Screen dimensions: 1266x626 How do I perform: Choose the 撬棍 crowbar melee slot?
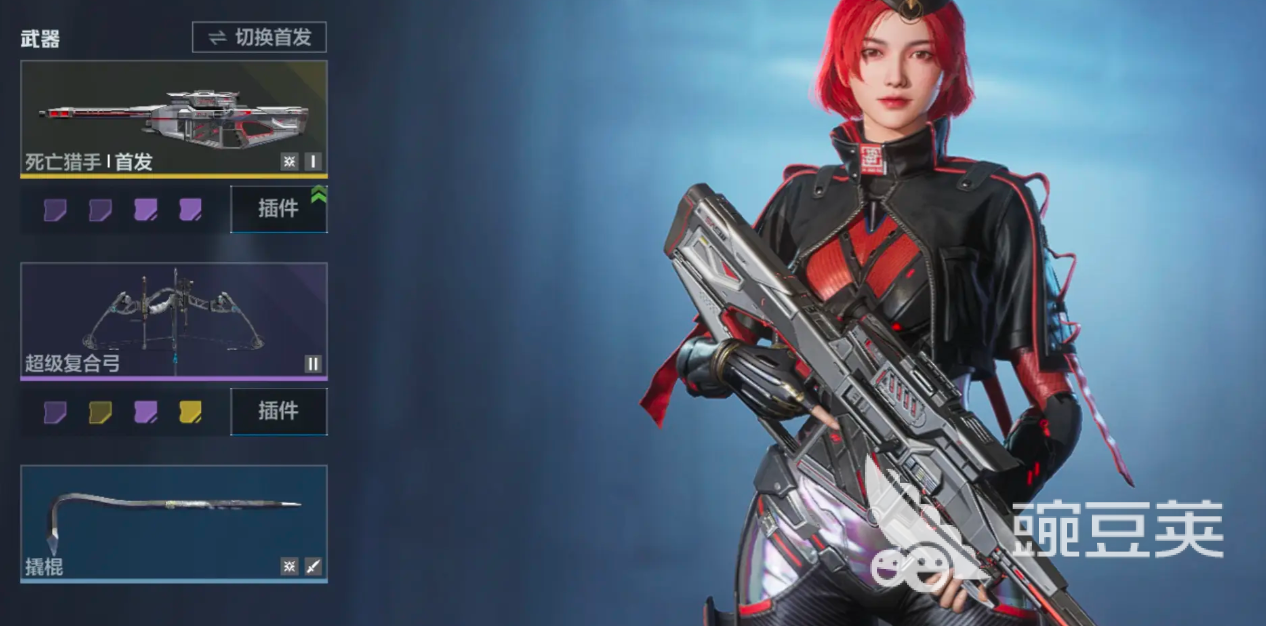174,522
